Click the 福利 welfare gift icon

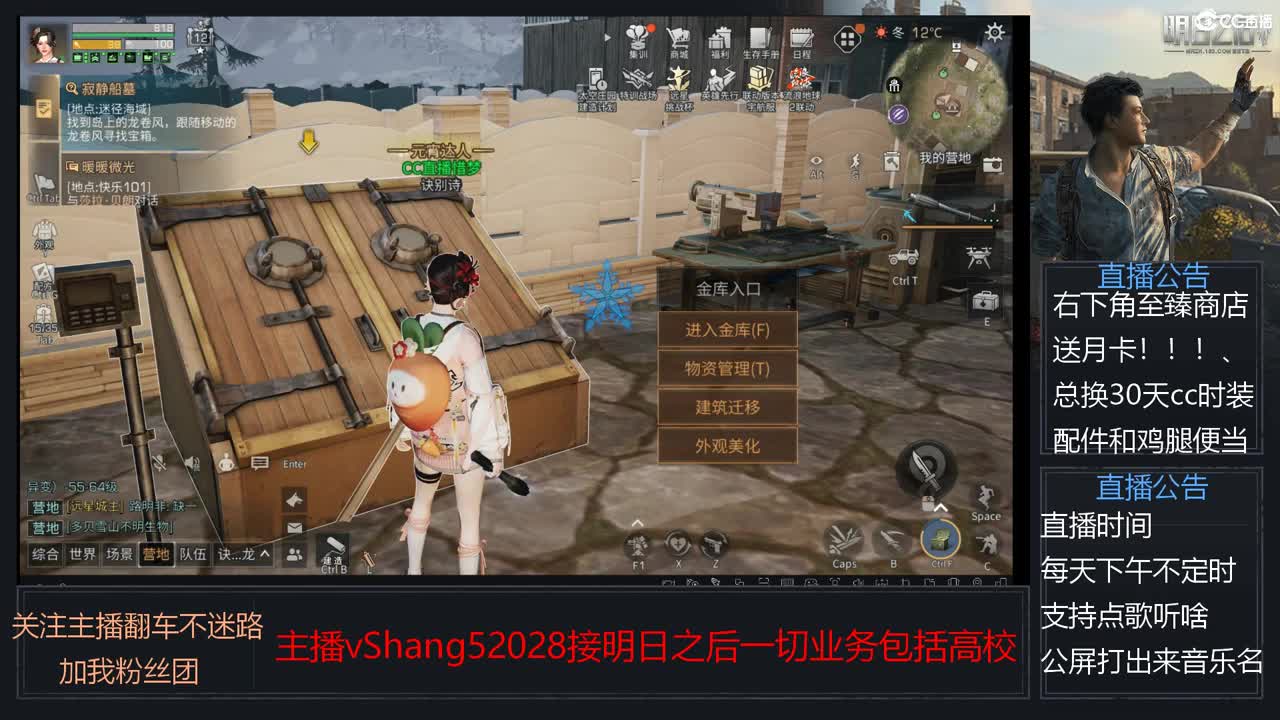[x=718, y=38]
